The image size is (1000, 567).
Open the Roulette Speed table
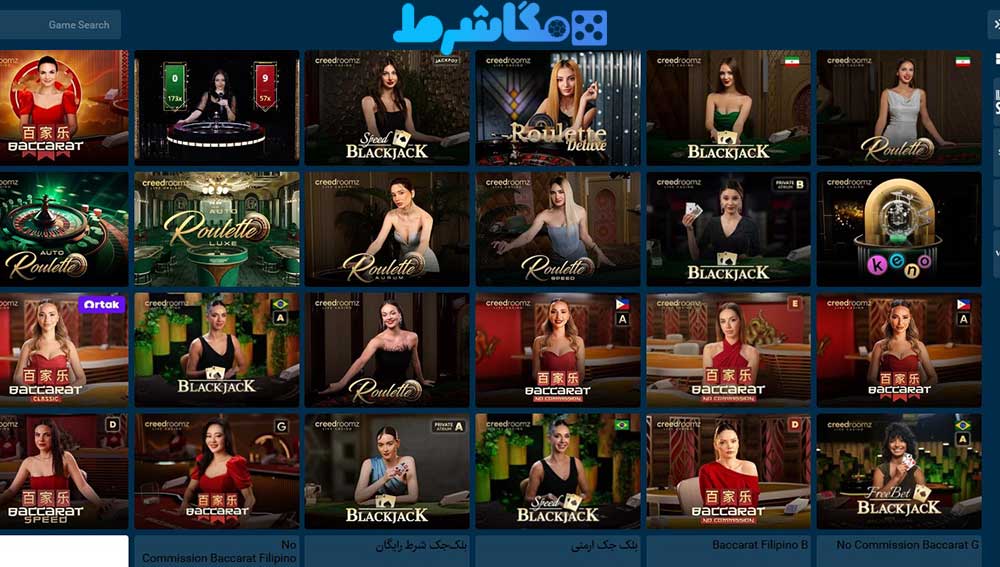[x=558, y=229]
